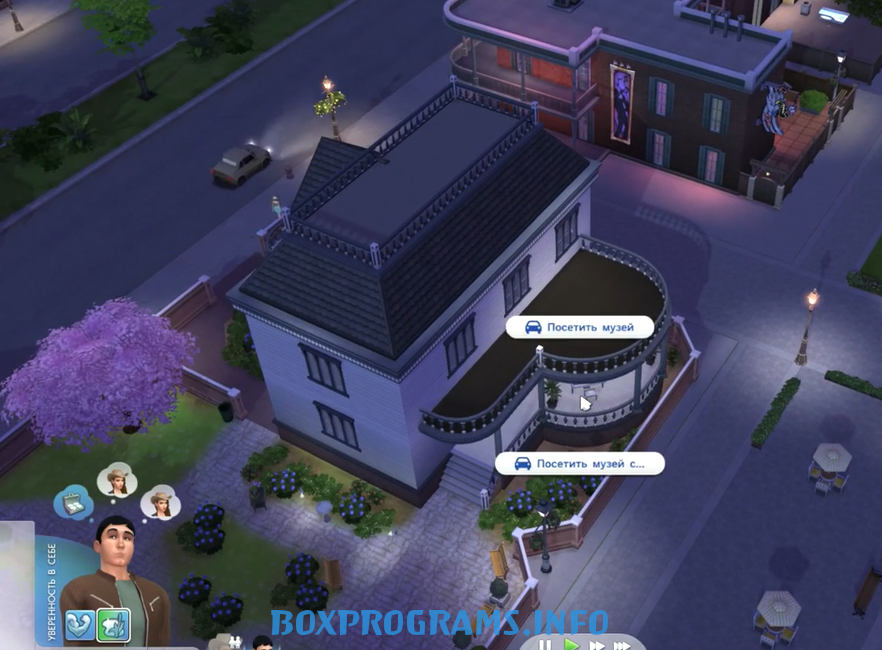Select the flexing arm moodlet icon
This screenshot has height=650, width=882.
[81, 625]
